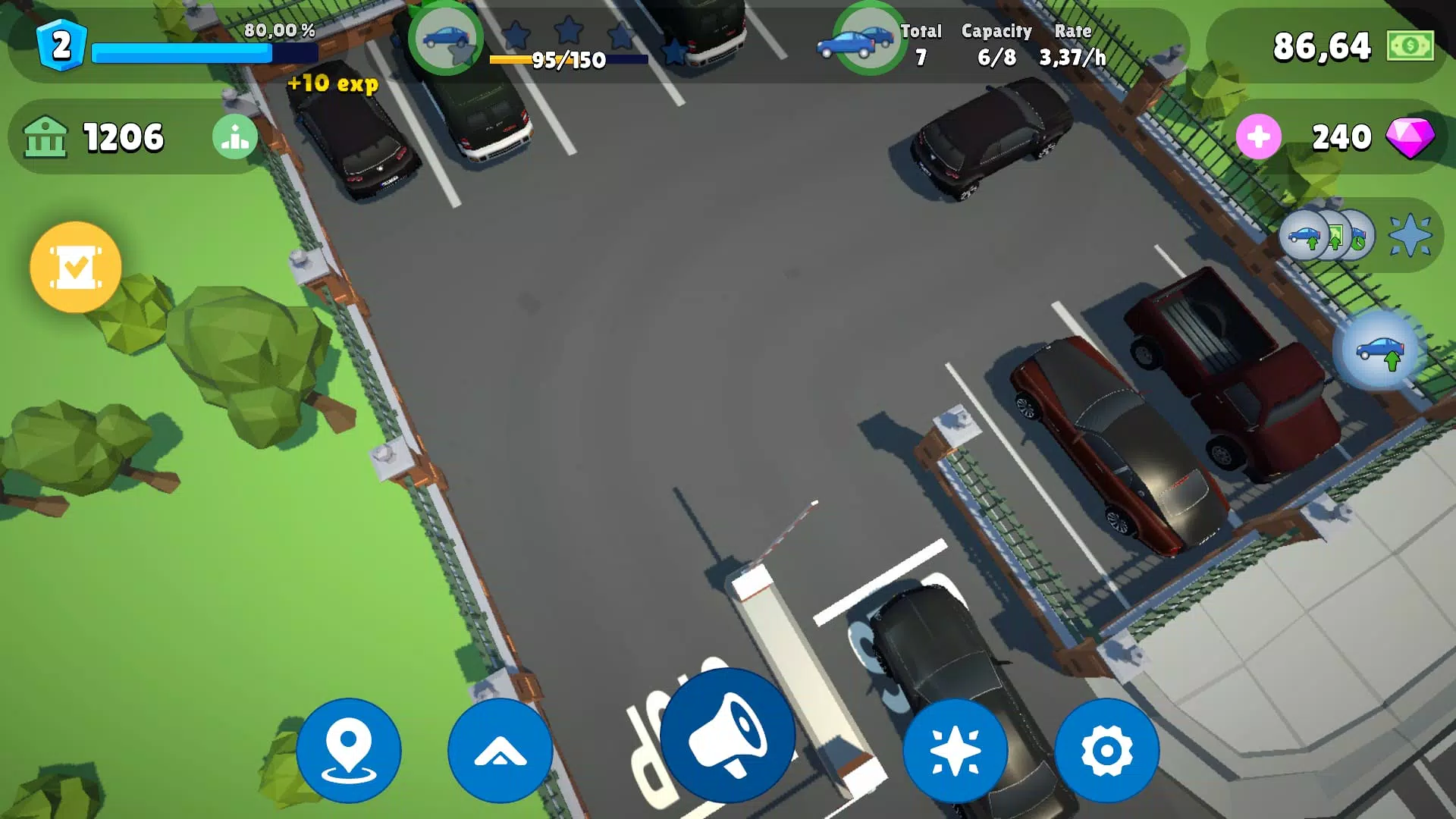Expand the bottom menu with the chevron button
The width and height of the screenshot is (1456, 819).
(x=500, y=749)
